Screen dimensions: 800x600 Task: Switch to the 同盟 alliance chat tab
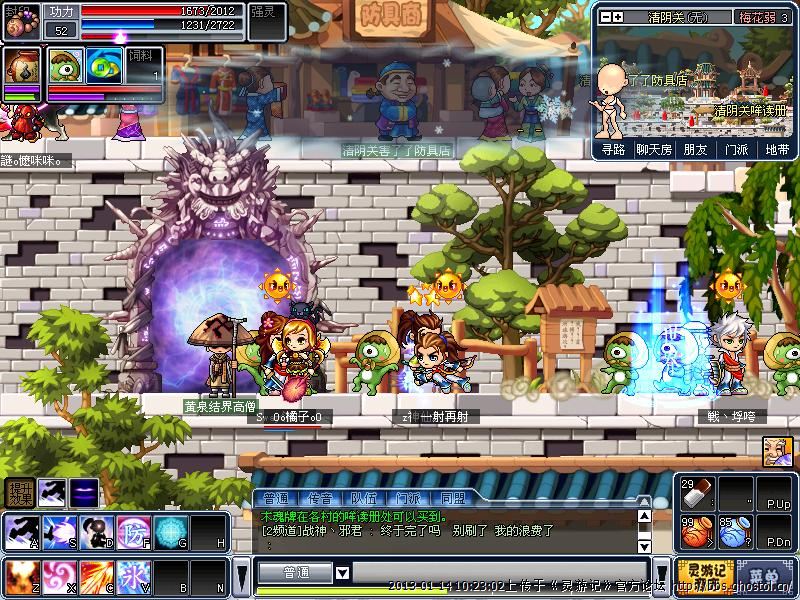452,498
